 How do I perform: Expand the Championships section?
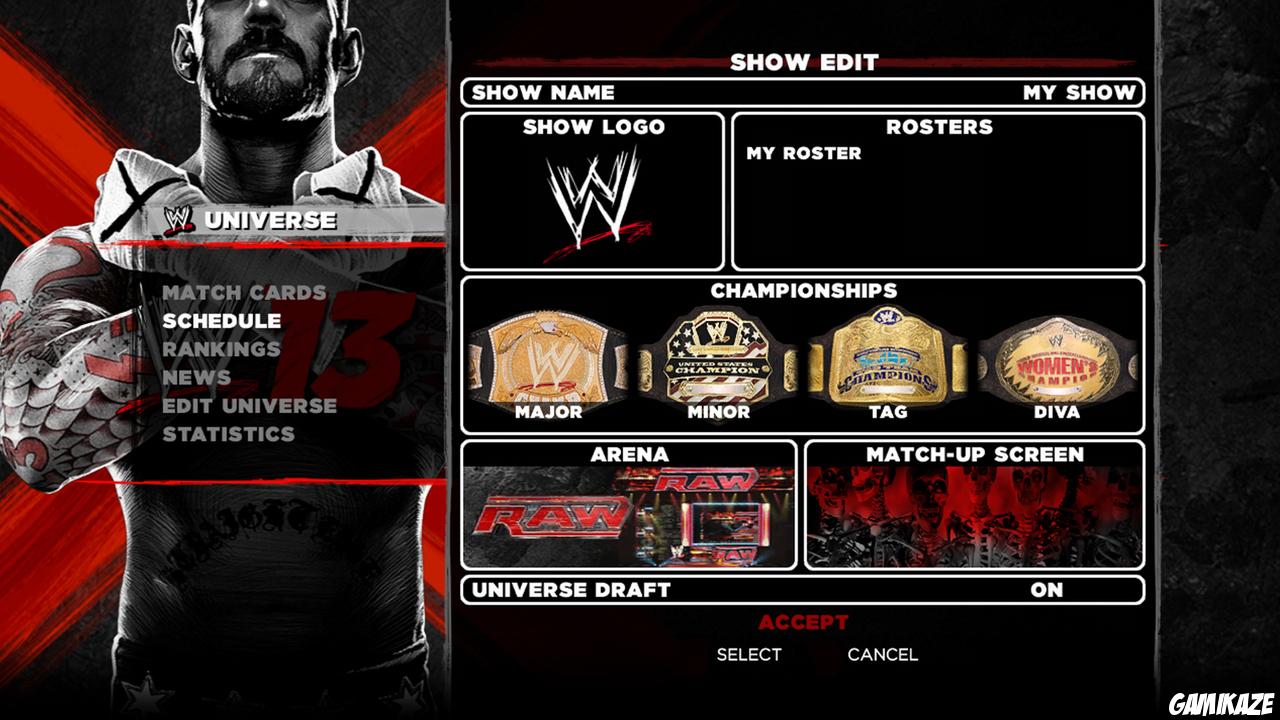click(x=806, y=293)
